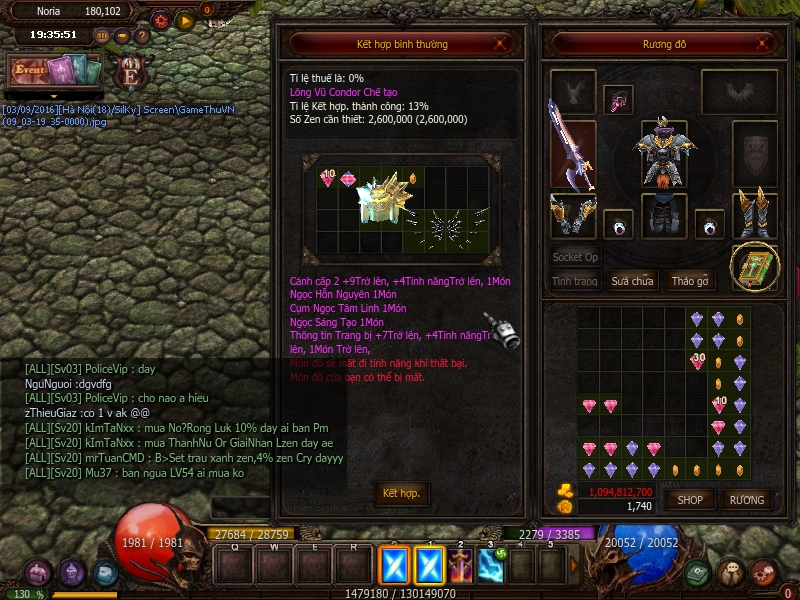Activate the lightning skill in hotbar slot 3
This screenshot has height=600, width=800.
[x=491, y=566]
